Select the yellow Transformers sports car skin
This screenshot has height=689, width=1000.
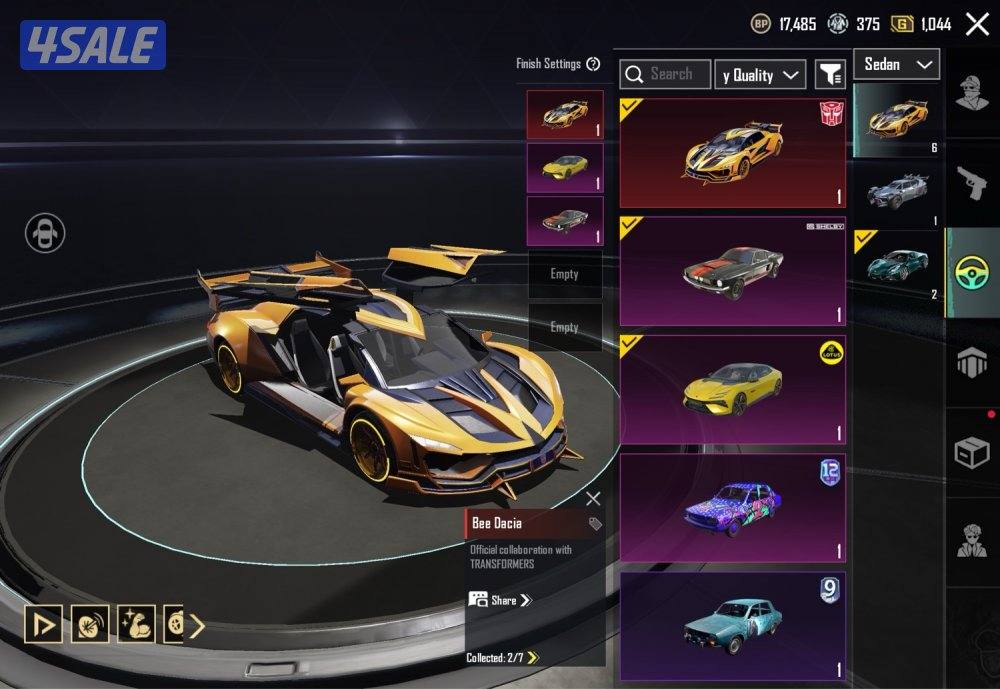732,153
